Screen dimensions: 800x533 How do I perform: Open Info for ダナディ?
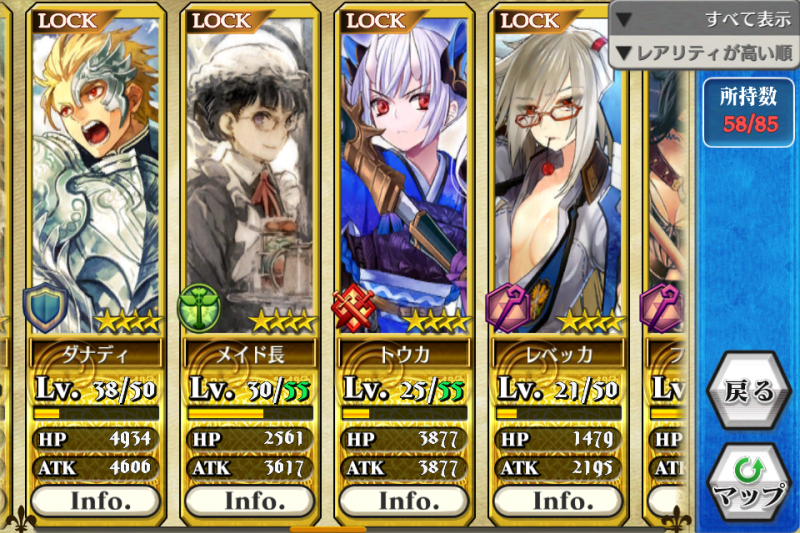pos(96,499)
